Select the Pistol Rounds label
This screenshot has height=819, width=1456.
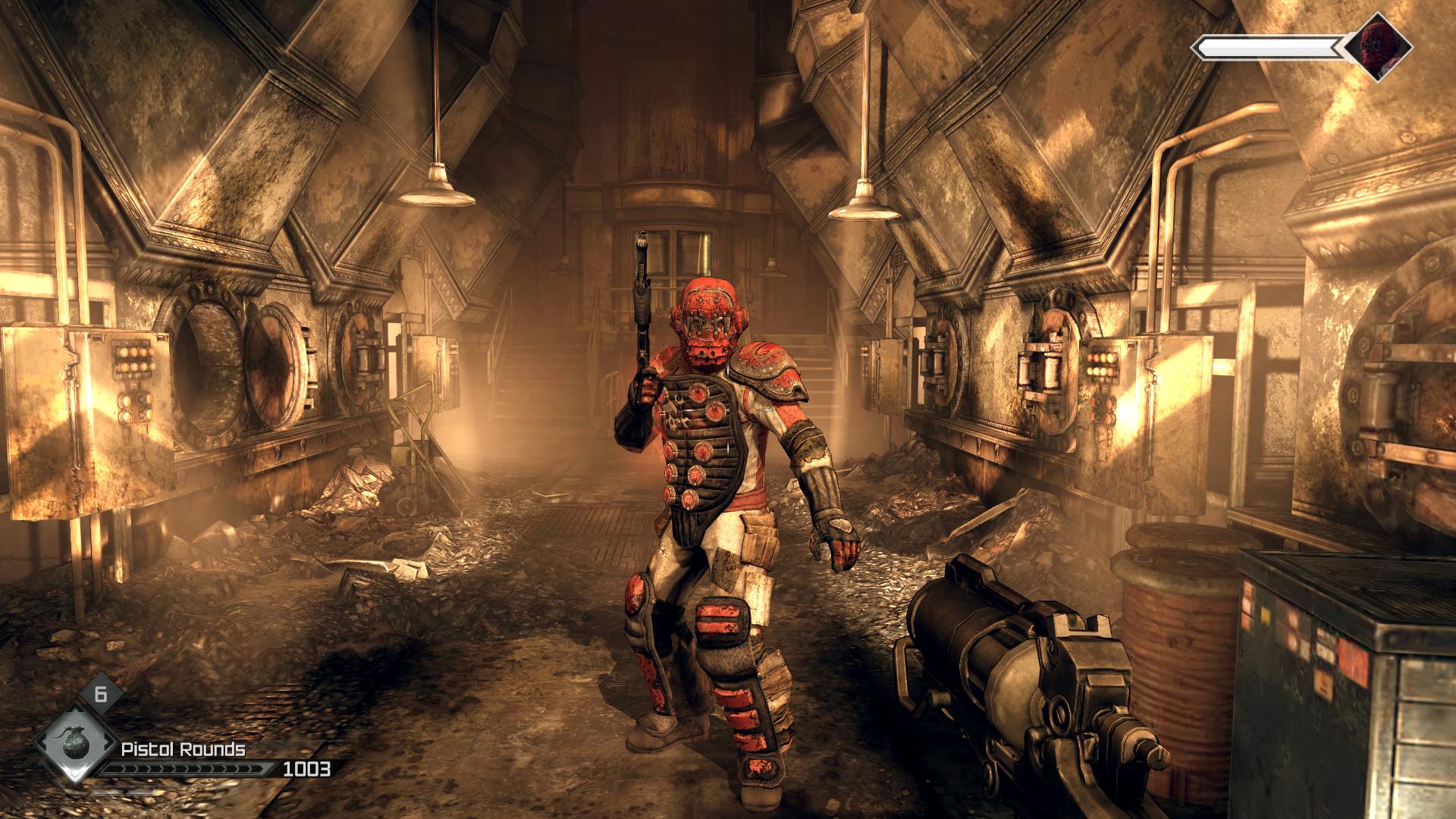click(184, 751)
